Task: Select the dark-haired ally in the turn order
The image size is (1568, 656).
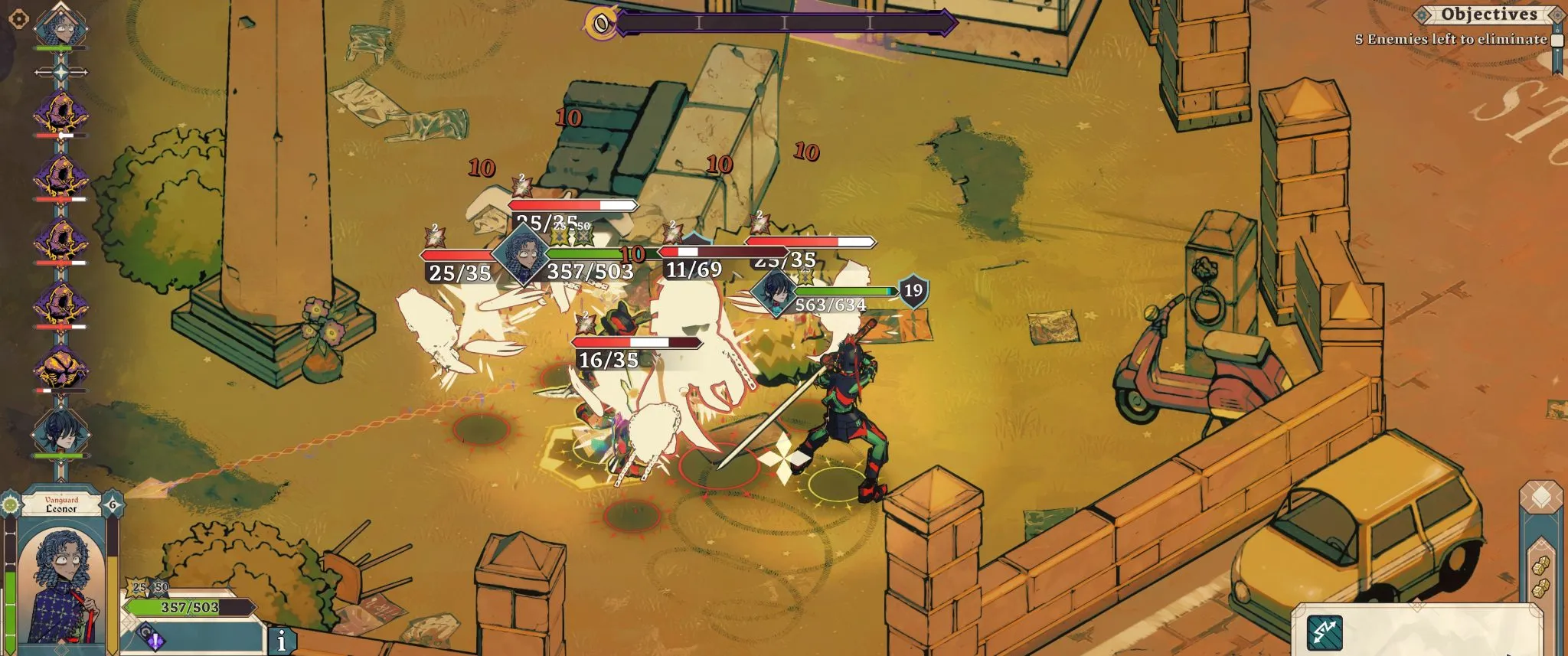Action: pos(60,432)
